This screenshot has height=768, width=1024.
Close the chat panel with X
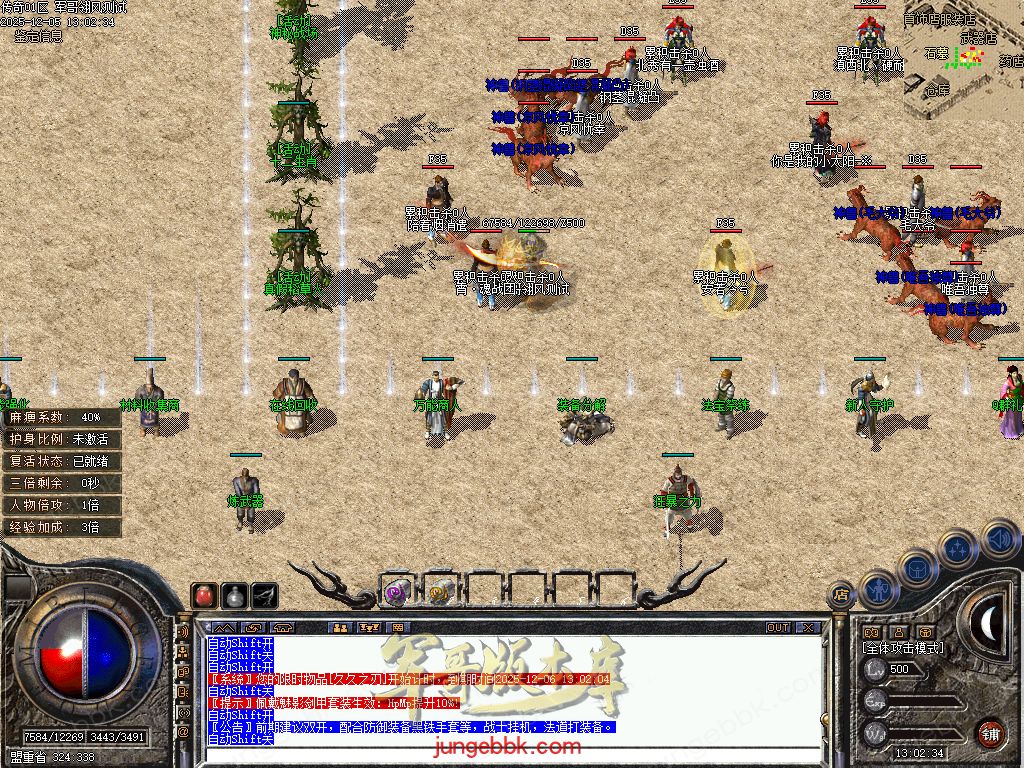(x=807, y=628)
